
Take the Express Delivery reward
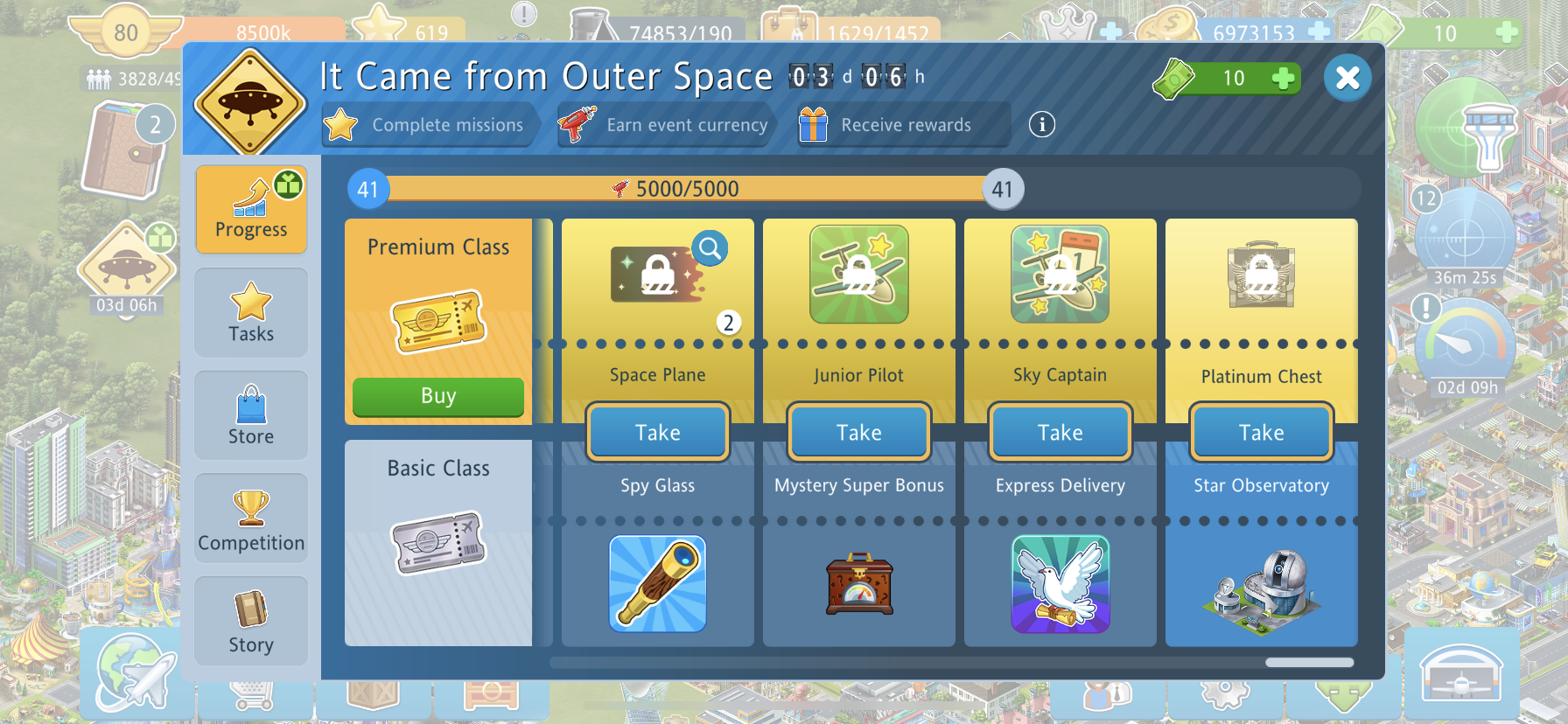(1060, 432)
